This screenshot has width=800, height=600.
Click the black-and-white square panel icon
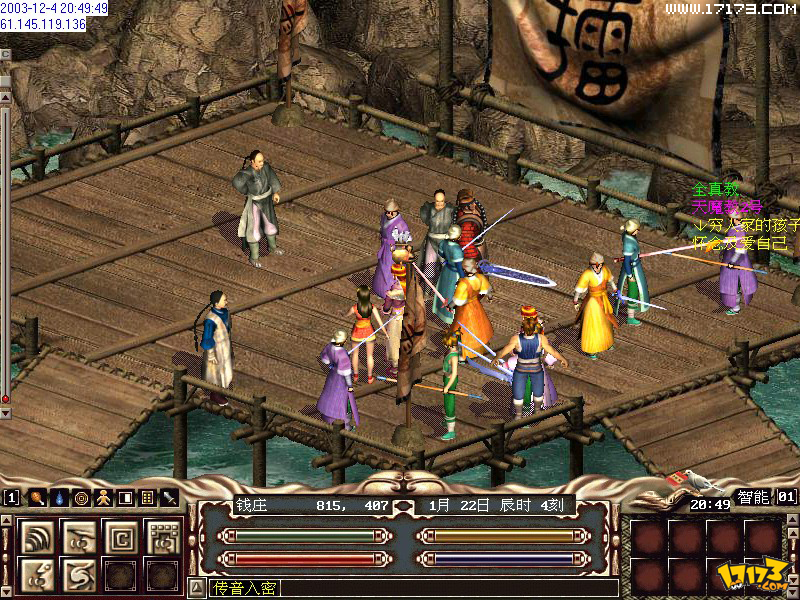(125, 497)
